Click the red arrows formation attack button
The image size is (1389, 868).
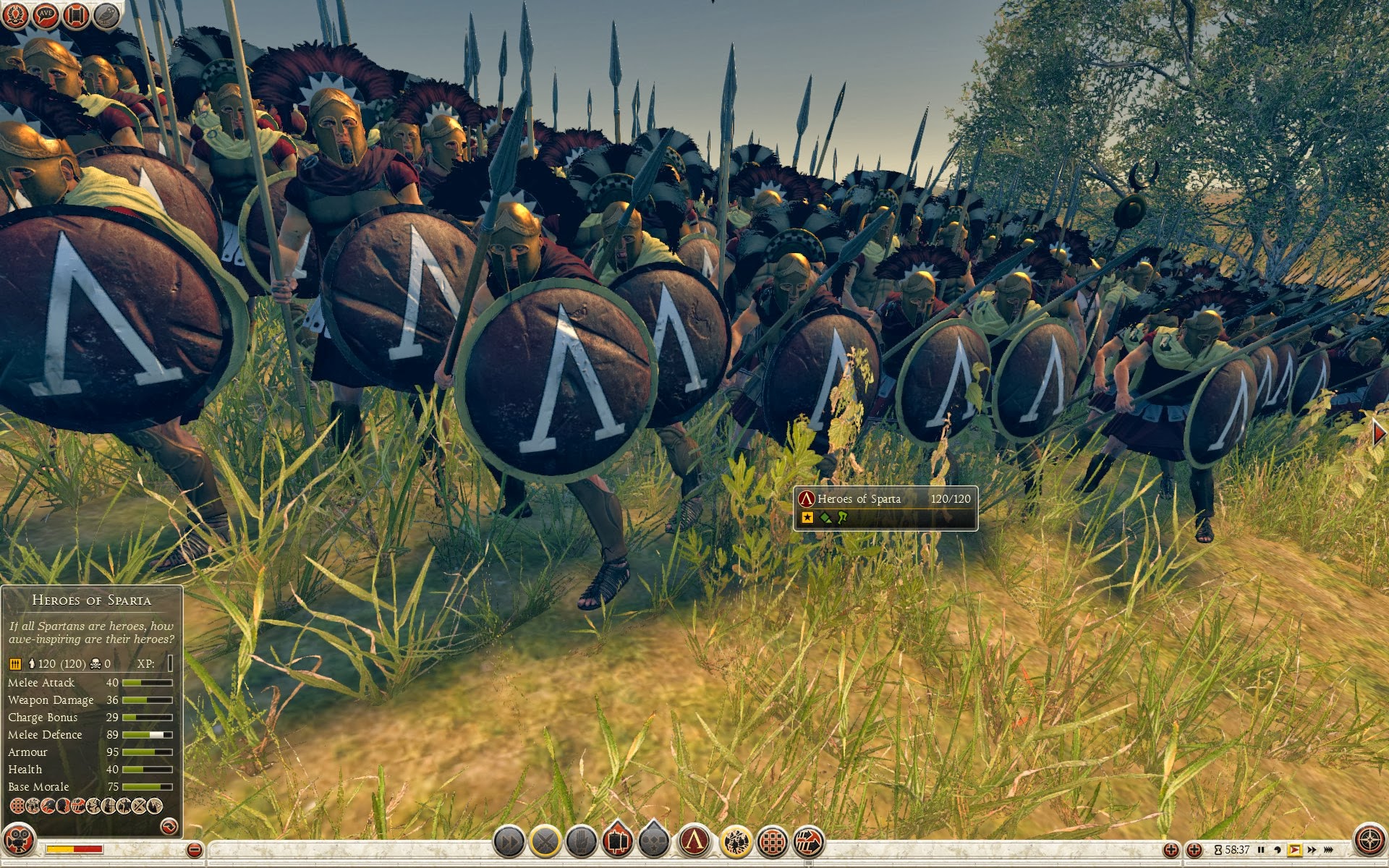click(809, 841)
